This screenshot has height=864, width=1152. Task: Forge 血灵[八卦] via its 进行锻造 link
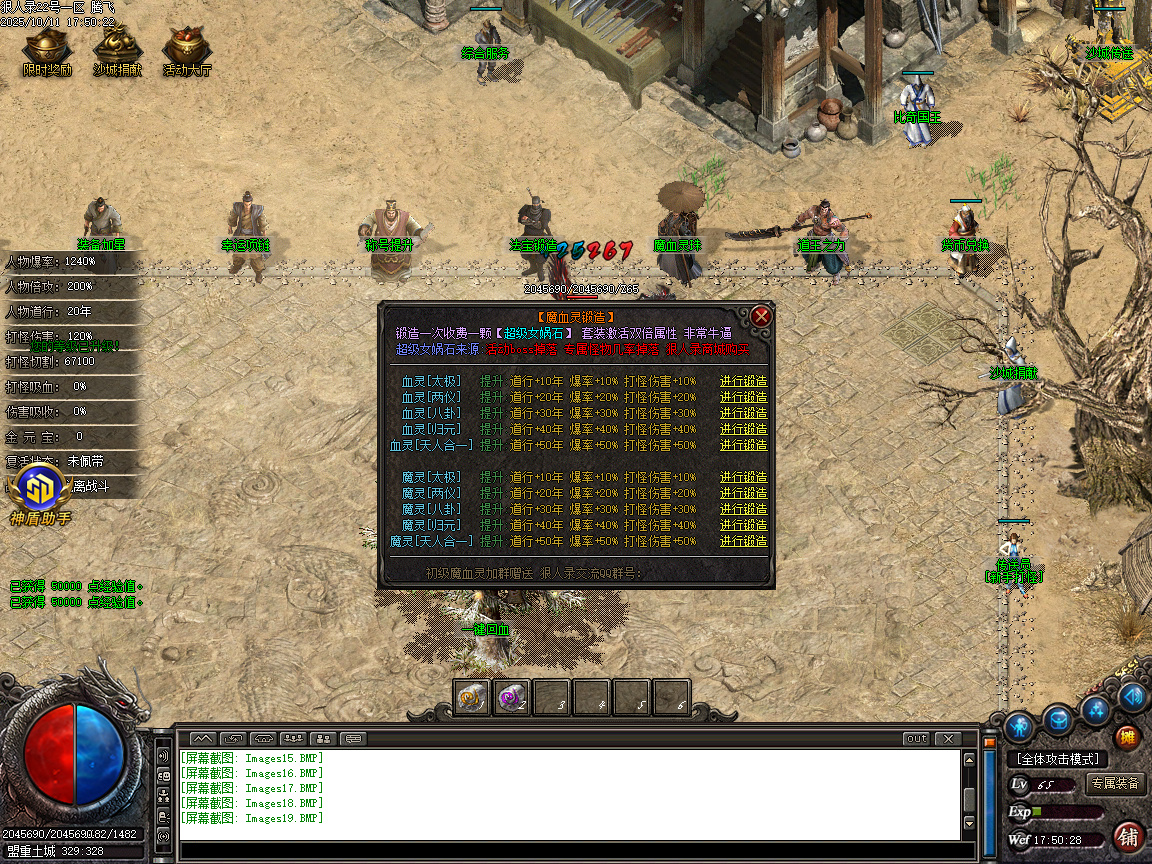coord(743,413)
